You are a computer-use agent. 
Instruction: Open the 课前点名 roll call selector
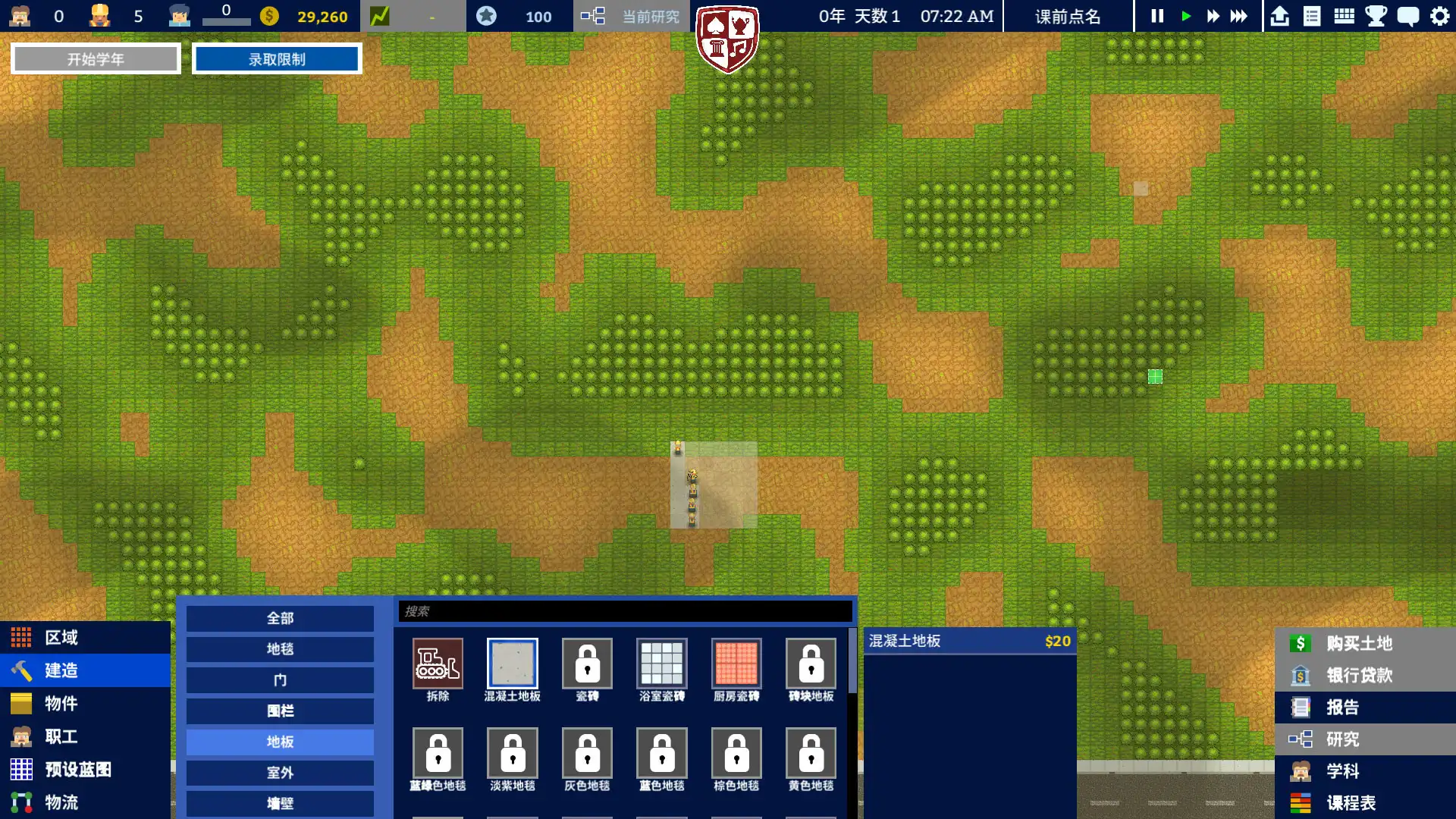click(x=1069, y=16)
